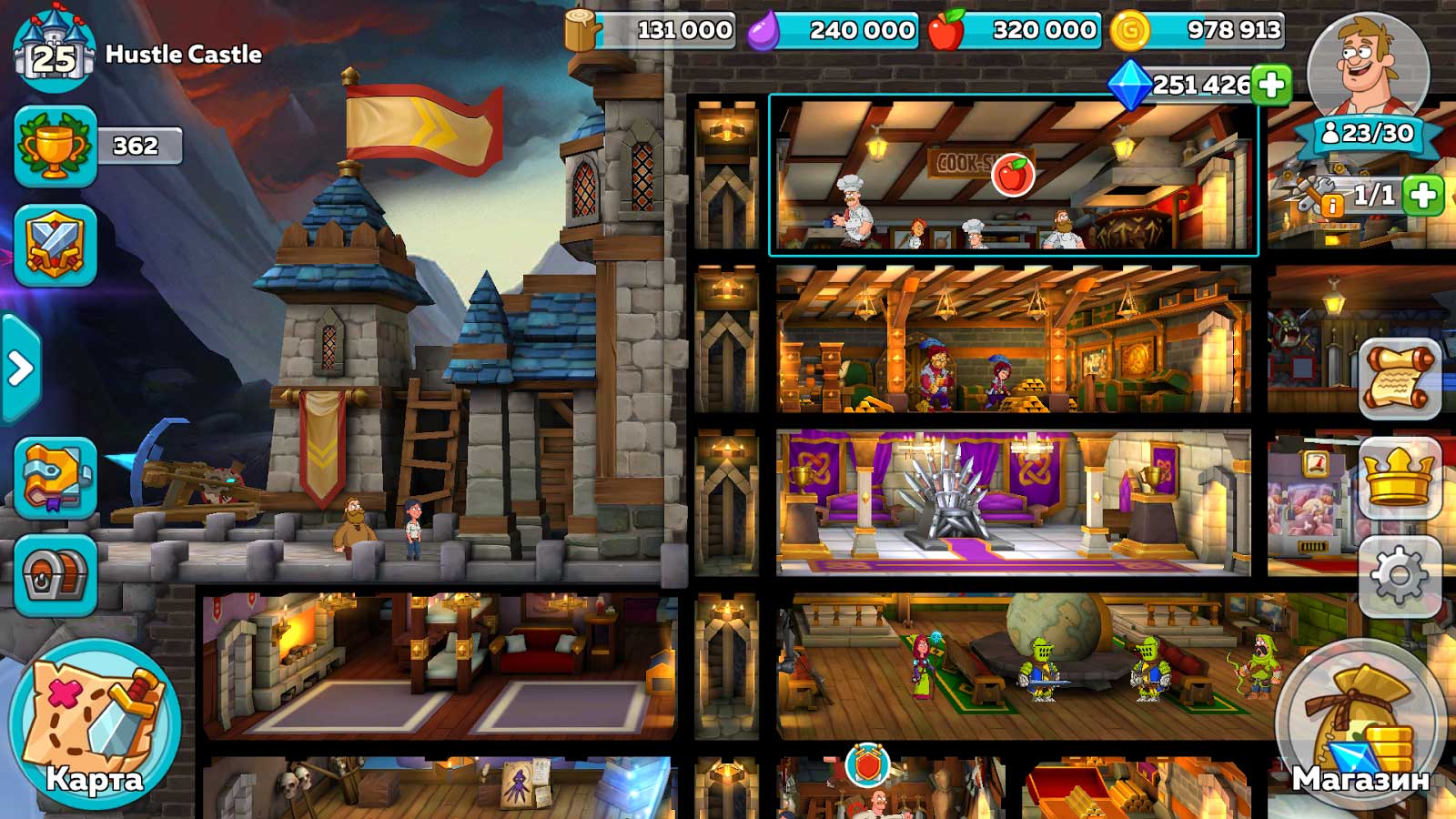This screenshot has width=1456, height=819.
Task: Open the dragon clan icon
Action: [x=56, y=478]
